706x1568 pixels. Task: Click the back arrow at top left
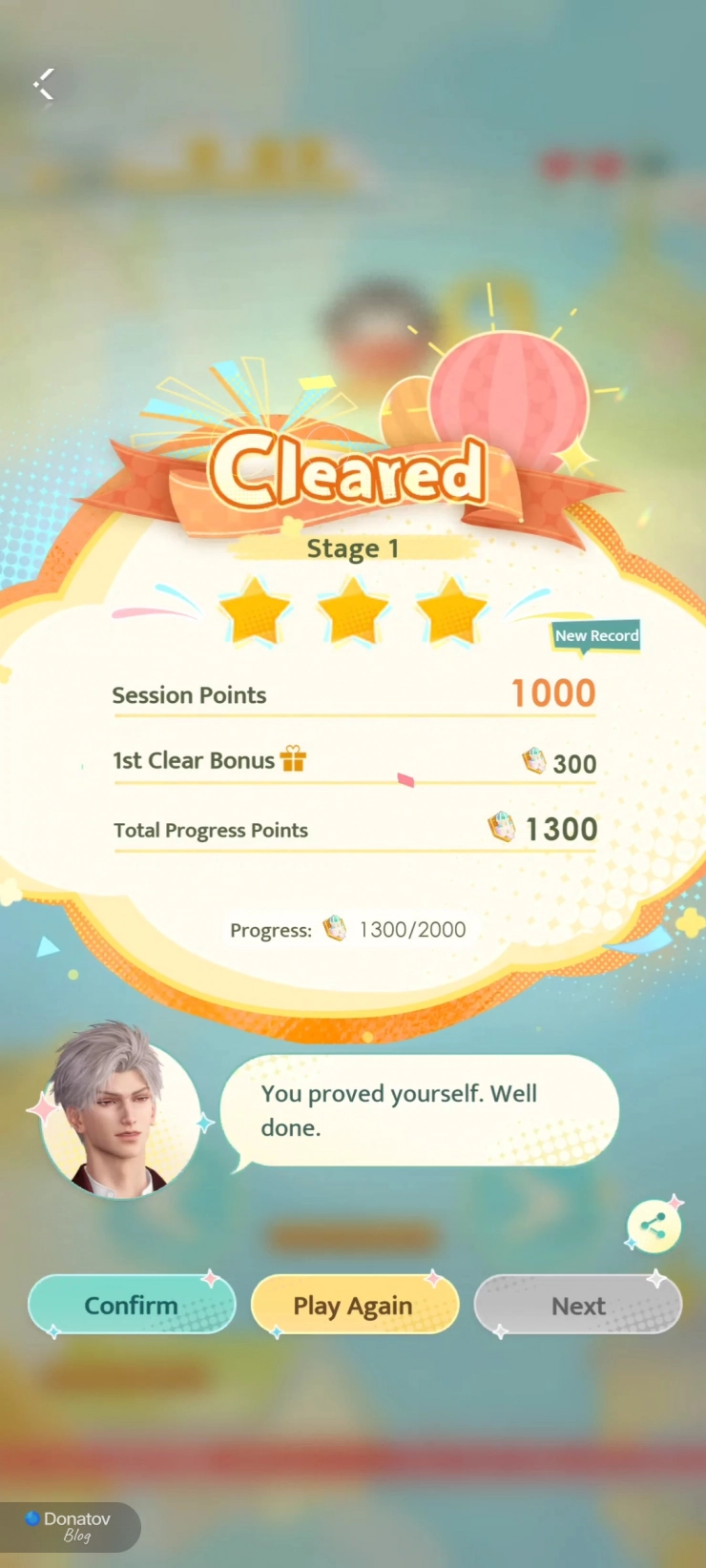tap(44, 84)
